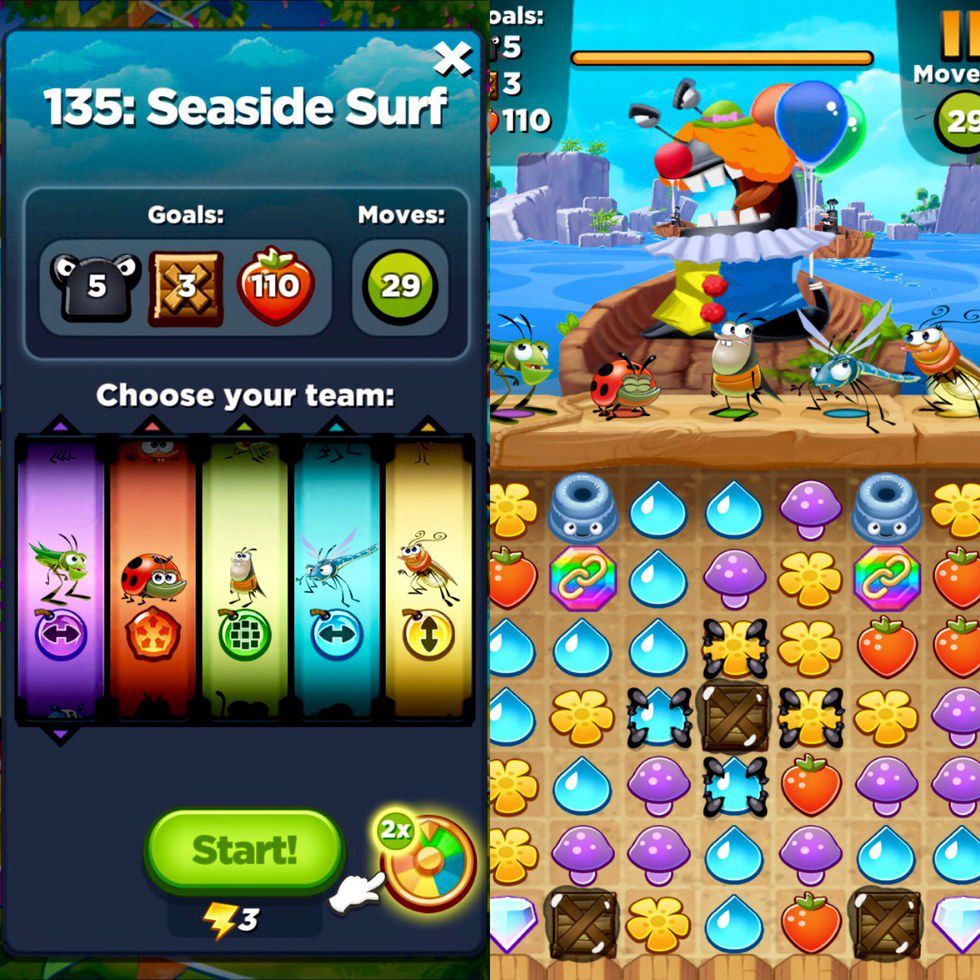Choose the red ladybug team column
Image resolution: width=980 pixels, height=980 pixels.
tap(152, 580)
